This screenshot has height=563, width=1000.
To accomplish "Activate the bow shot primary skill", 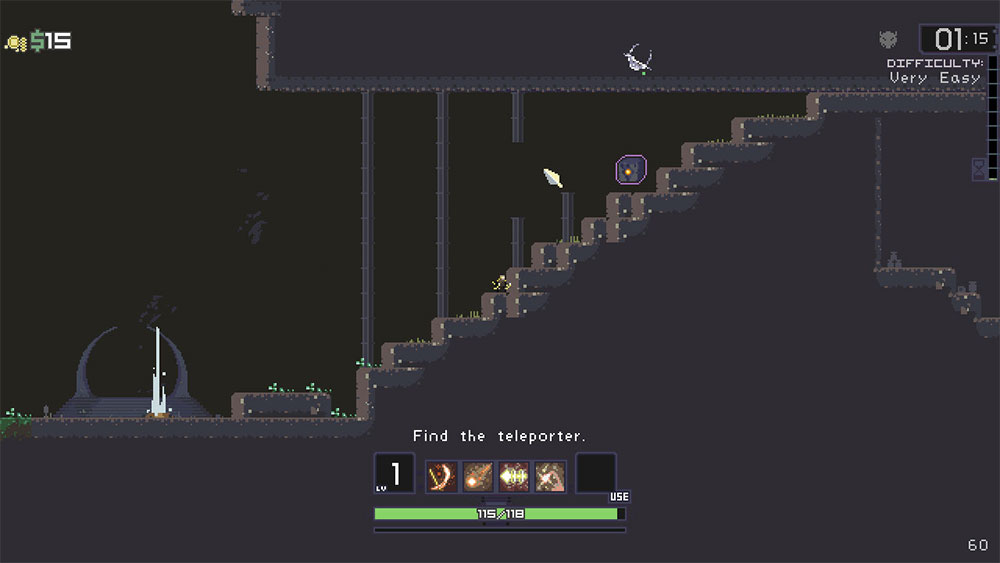I will (441, 476).
